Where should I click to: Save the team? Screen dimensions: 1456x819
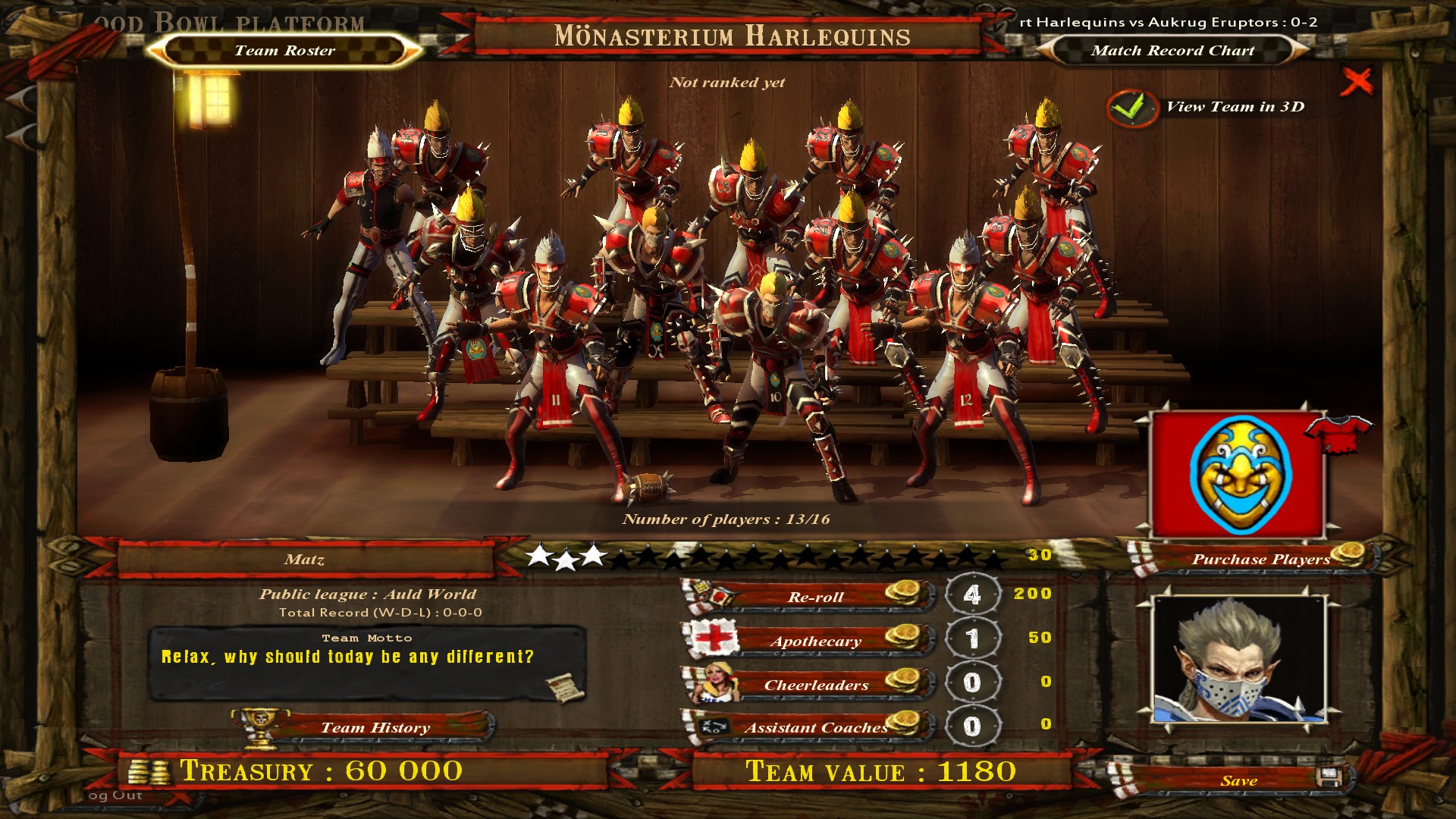[1239, 780]
